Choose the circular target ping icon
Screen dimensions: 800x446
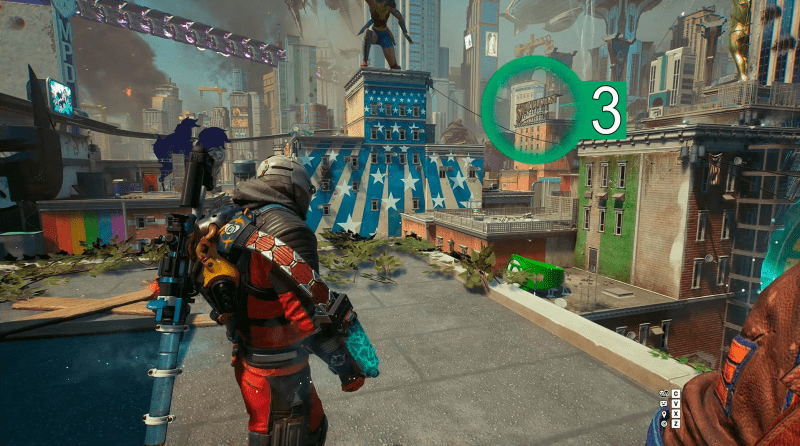click(664, 424)
